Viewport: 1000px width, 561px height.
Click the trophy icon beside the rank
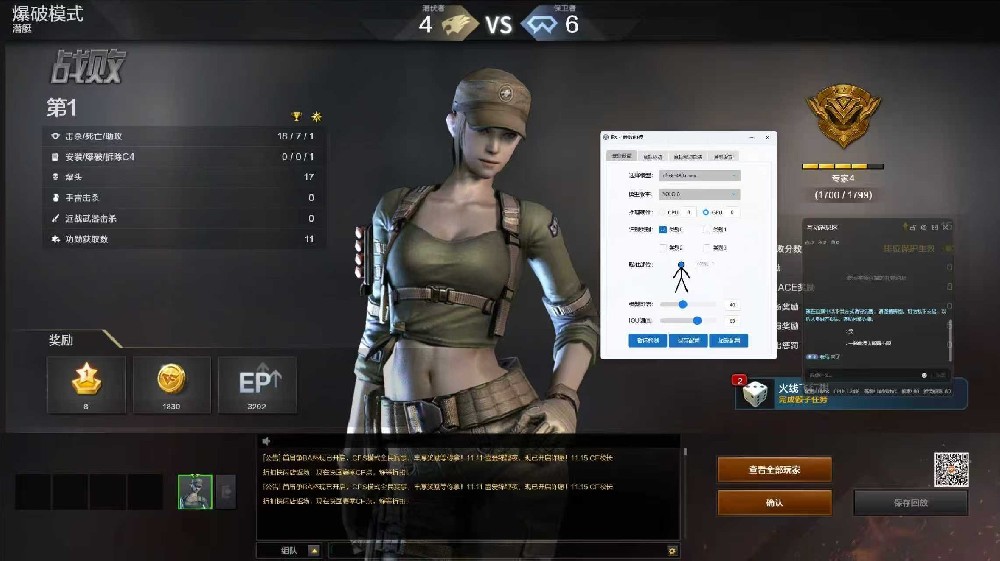tap(296, 116)
